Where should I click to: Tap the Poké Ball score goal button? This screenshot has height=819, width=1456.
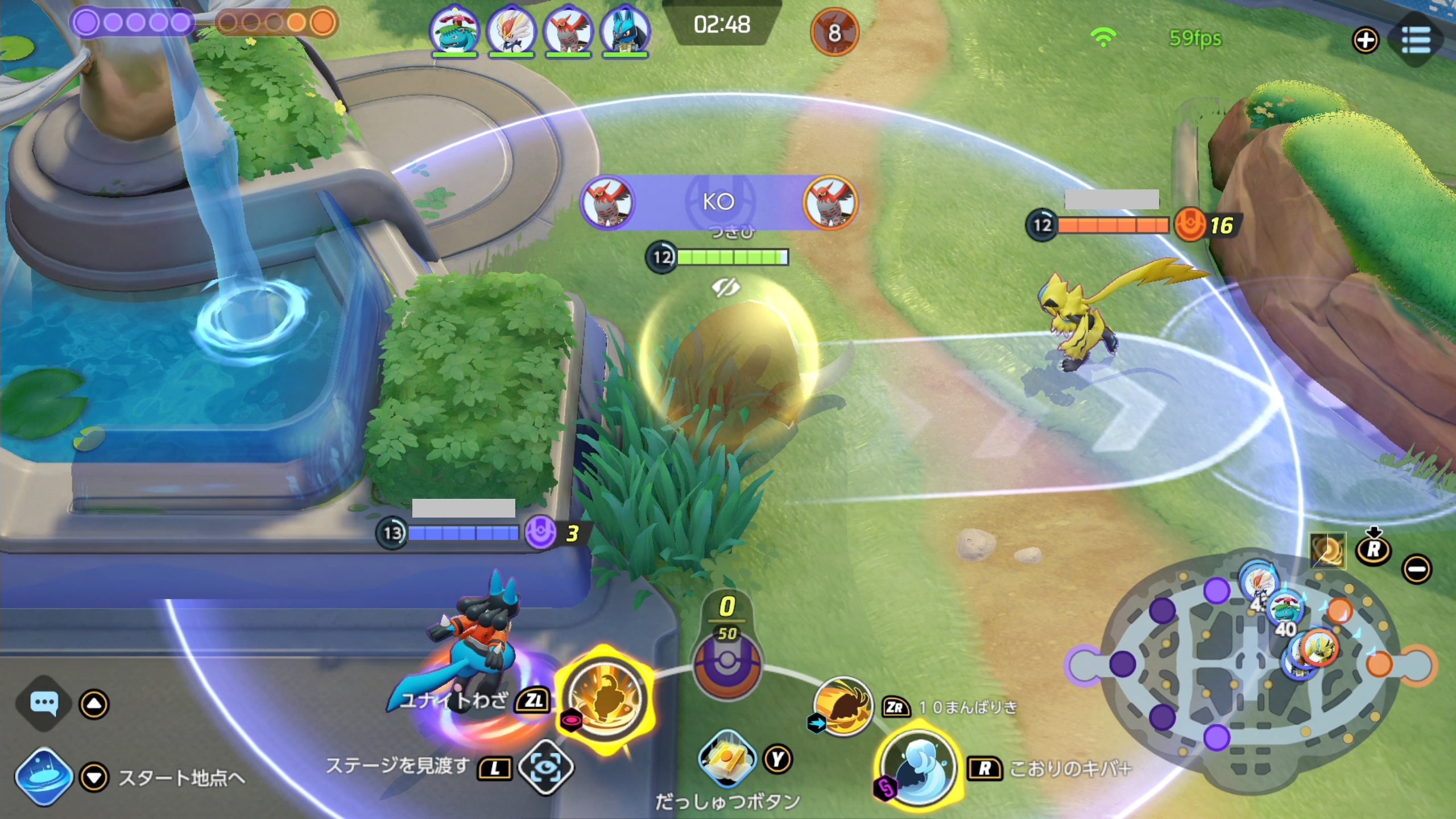(727, 665)
